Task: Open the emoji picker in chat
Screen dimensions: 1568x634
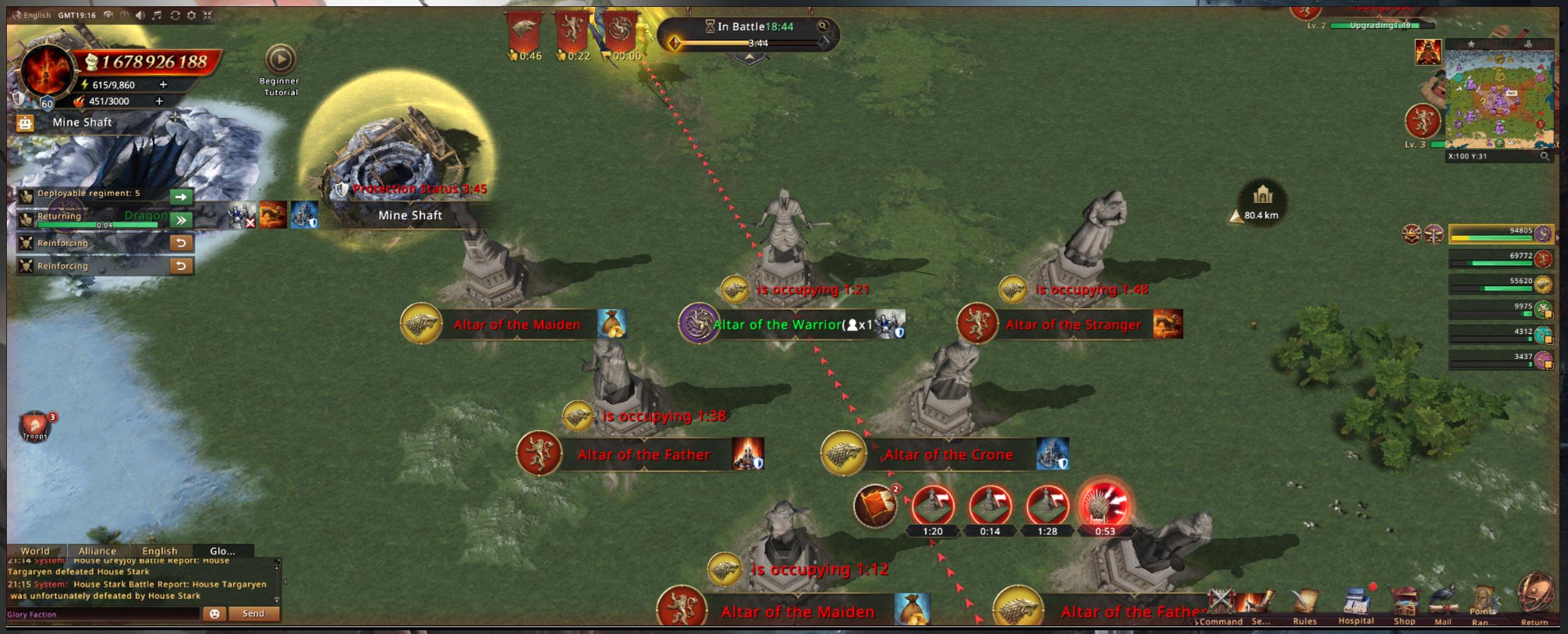Action: click(x=214, y=614)
